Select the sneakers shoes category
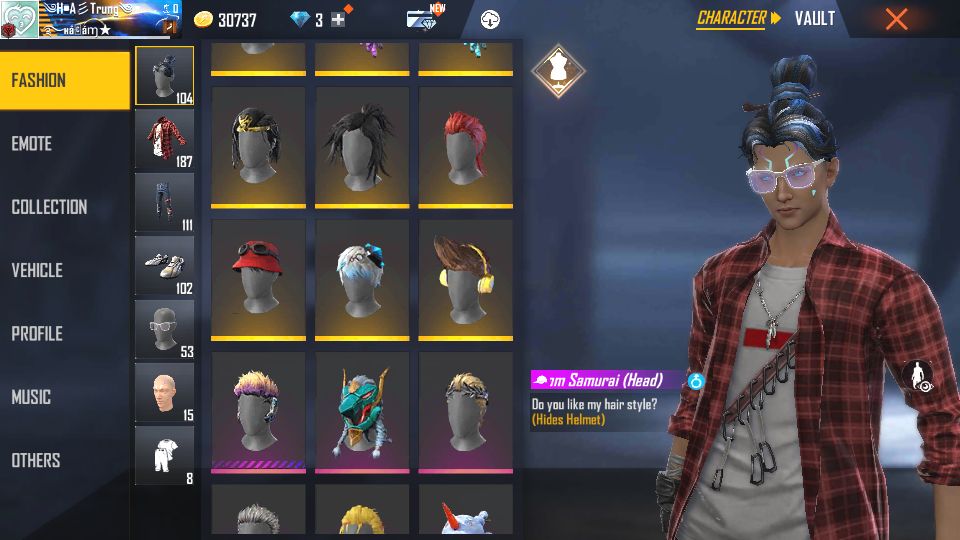Screen dimensions: 960x540 [165, 266]
